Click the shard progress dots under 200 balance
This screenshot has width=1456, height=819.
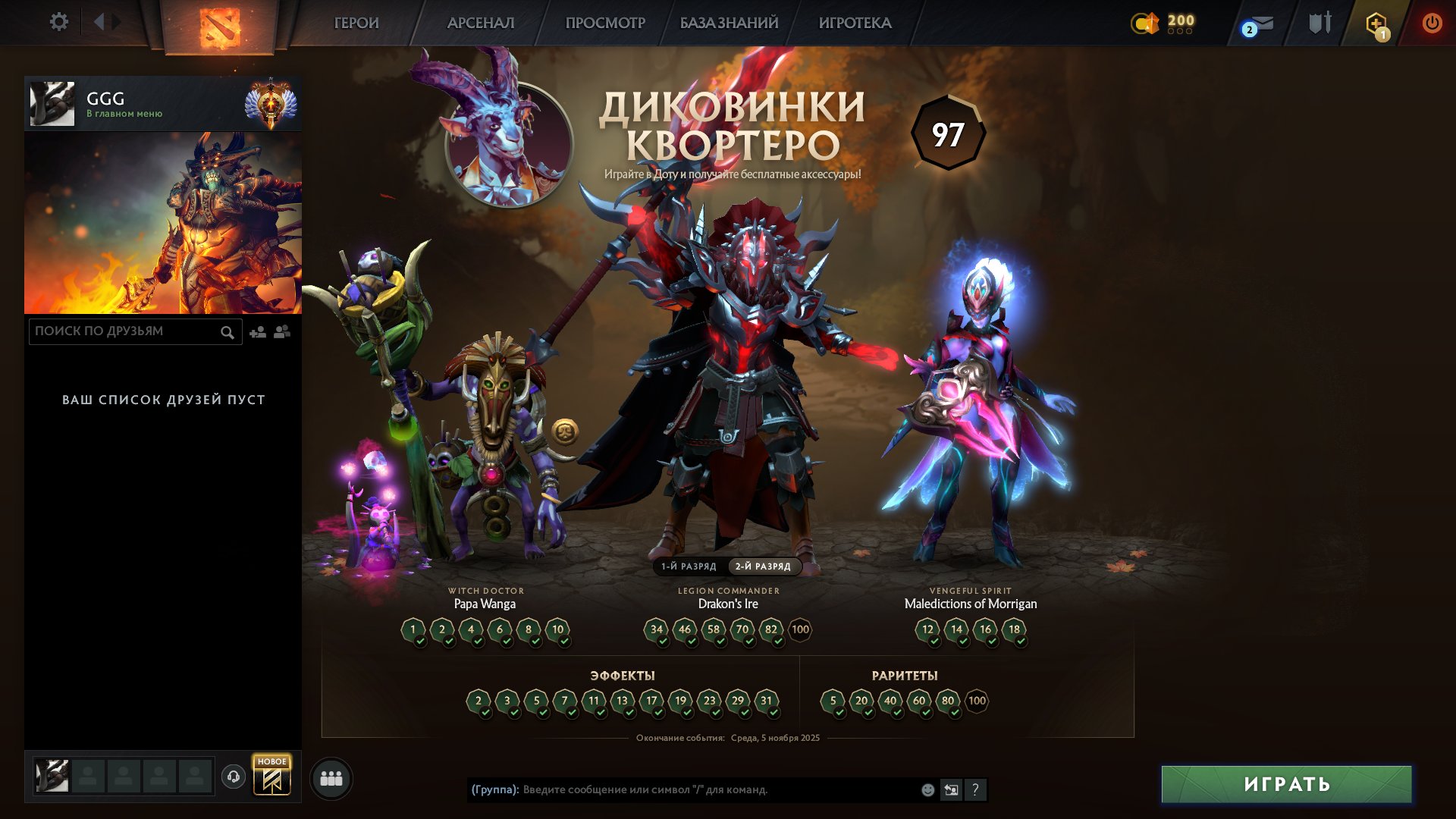[x=1178, y=33]
